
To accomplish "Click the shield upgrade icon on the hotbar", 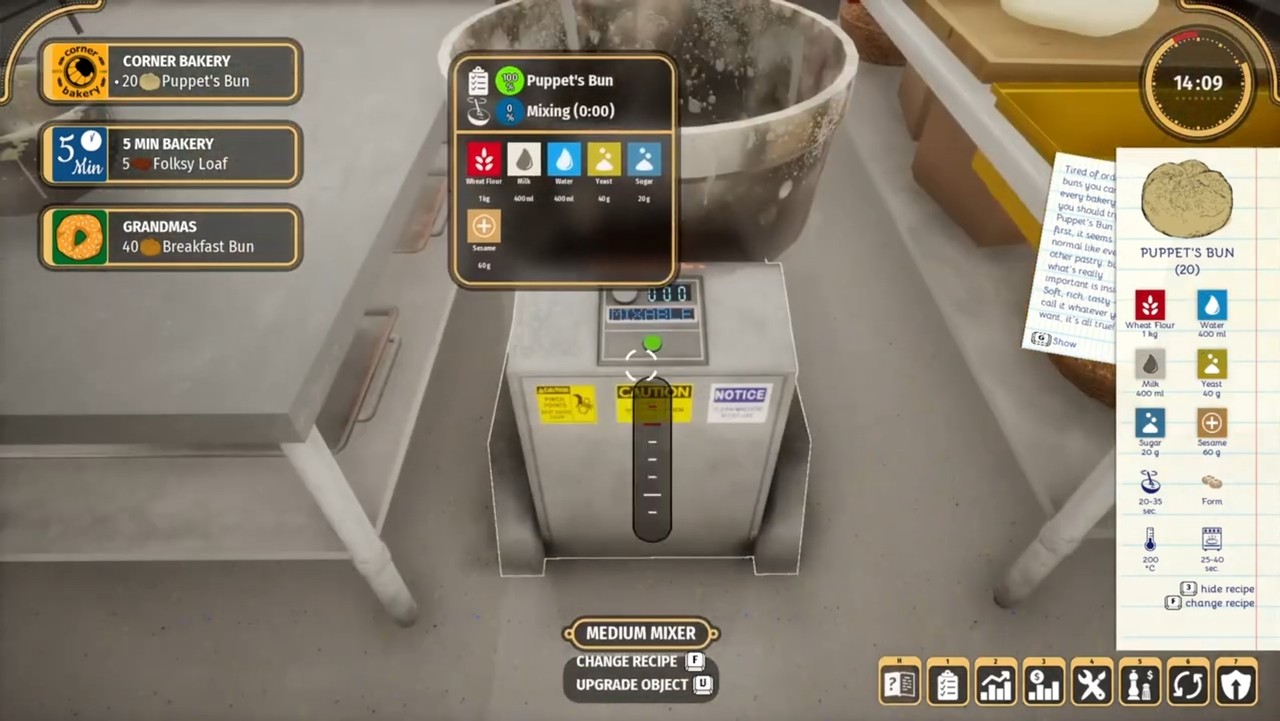I will tap(1235, 681).
